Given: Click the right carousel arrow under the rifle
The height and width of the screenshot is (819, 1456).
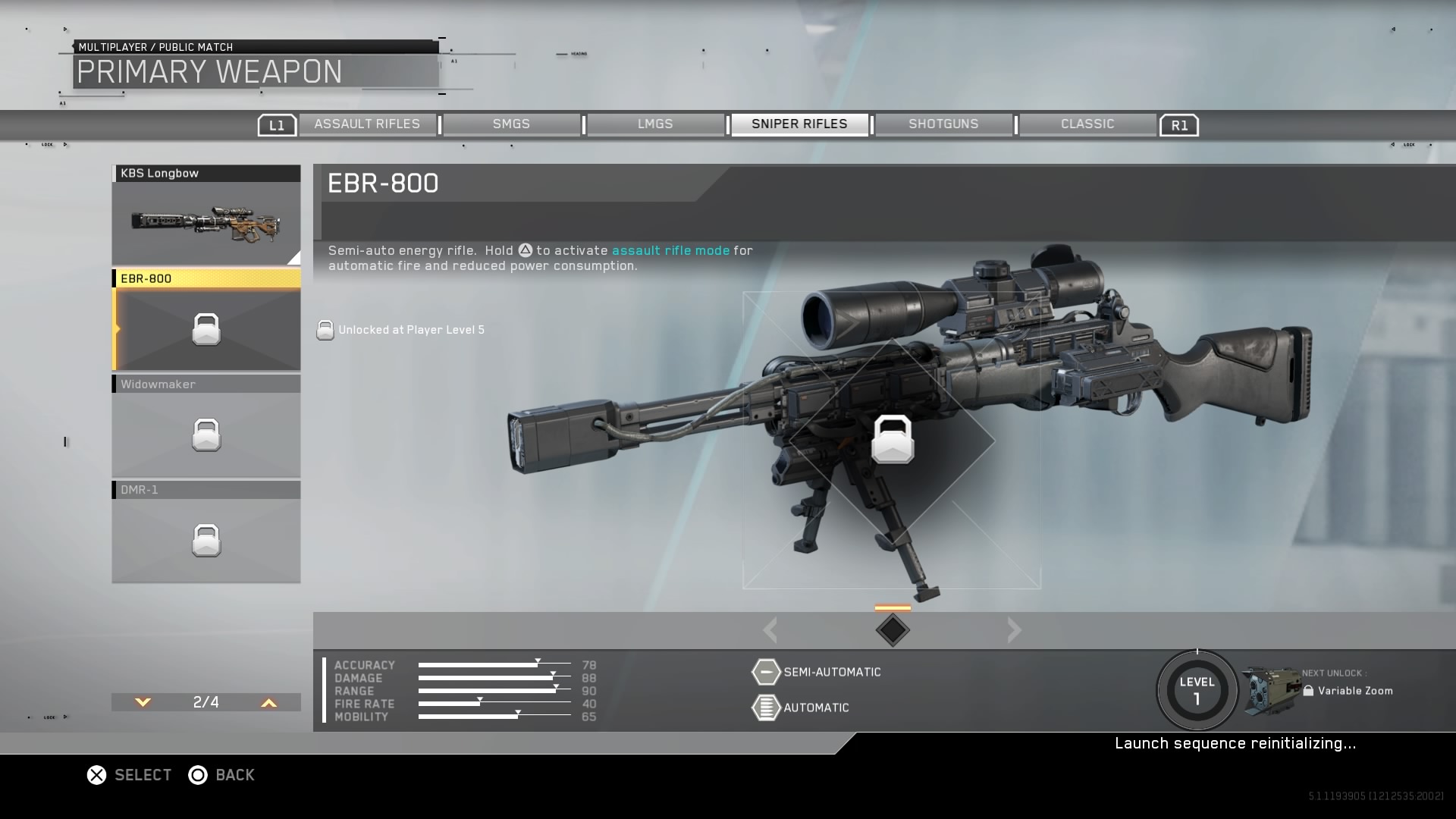Looking at the screenshot, I should [1014, 629].
